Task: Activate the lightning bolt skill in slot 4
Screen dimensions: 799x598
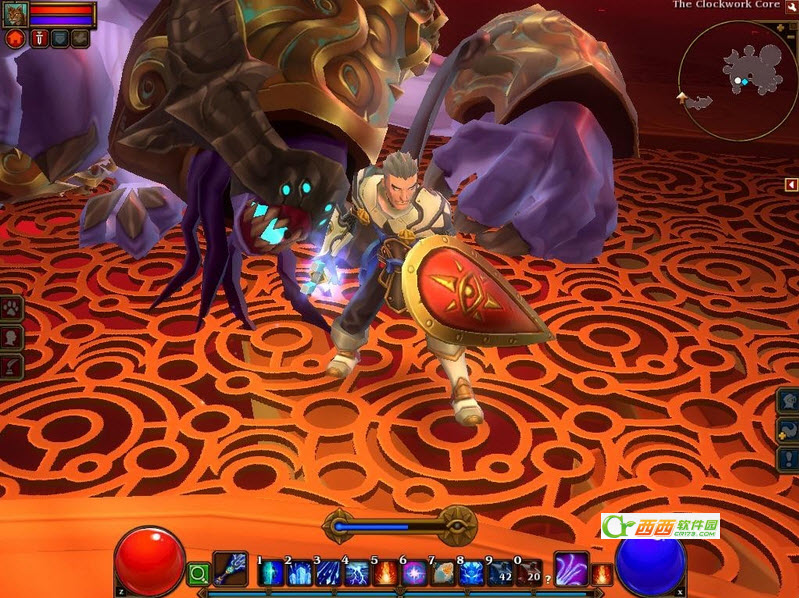Action: (356, 574)
